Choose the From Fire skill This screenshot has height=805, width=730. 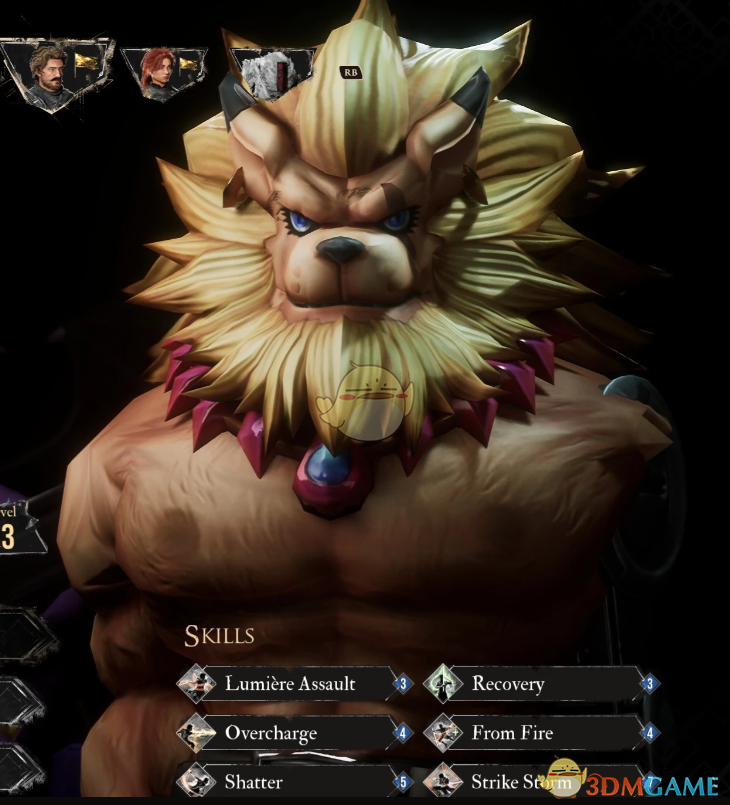pyautogui.click(x=535, y=733)
